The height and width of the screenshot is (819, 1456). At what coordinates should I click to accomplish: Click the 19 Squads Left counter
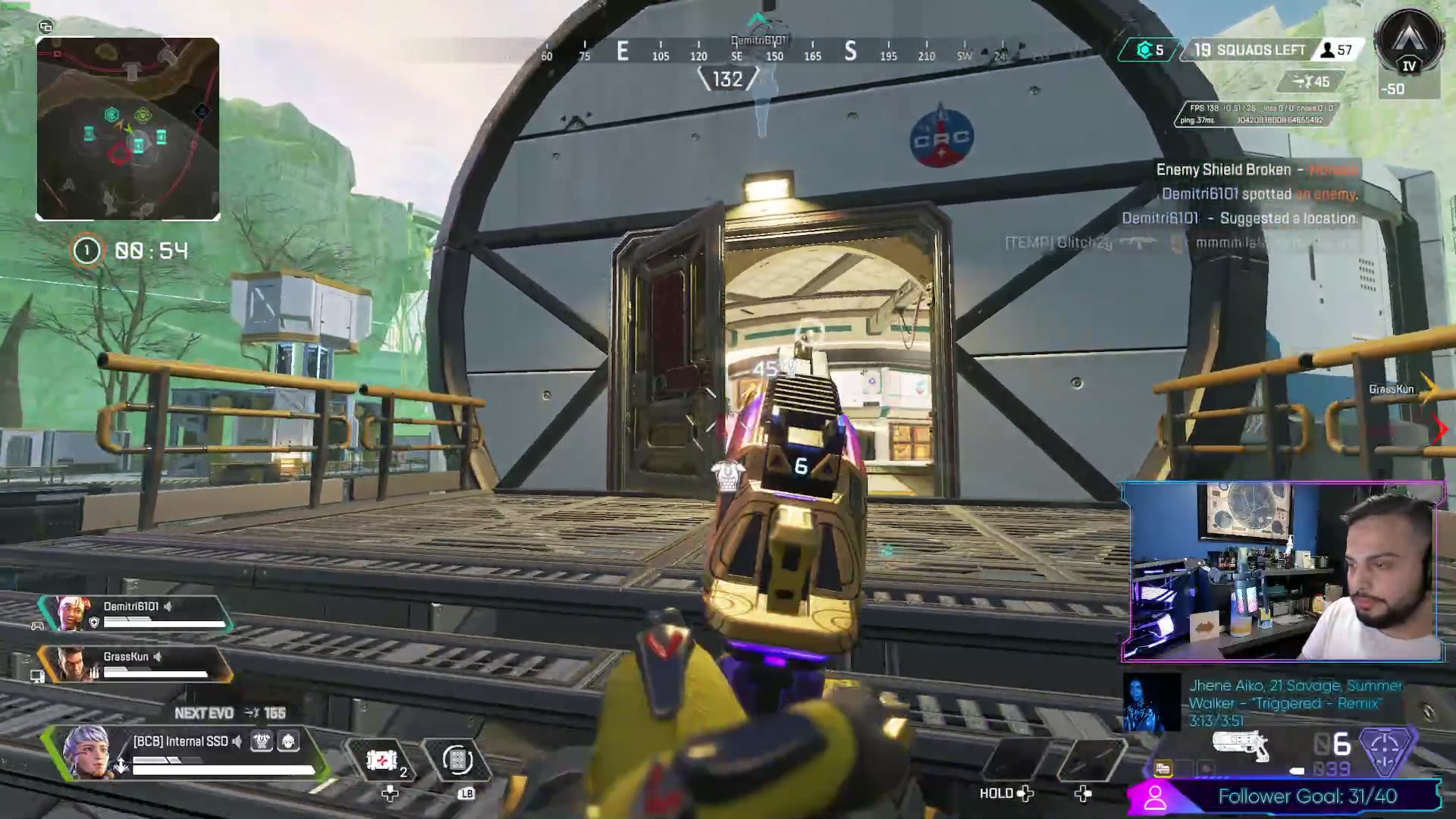click(1251, 50)
